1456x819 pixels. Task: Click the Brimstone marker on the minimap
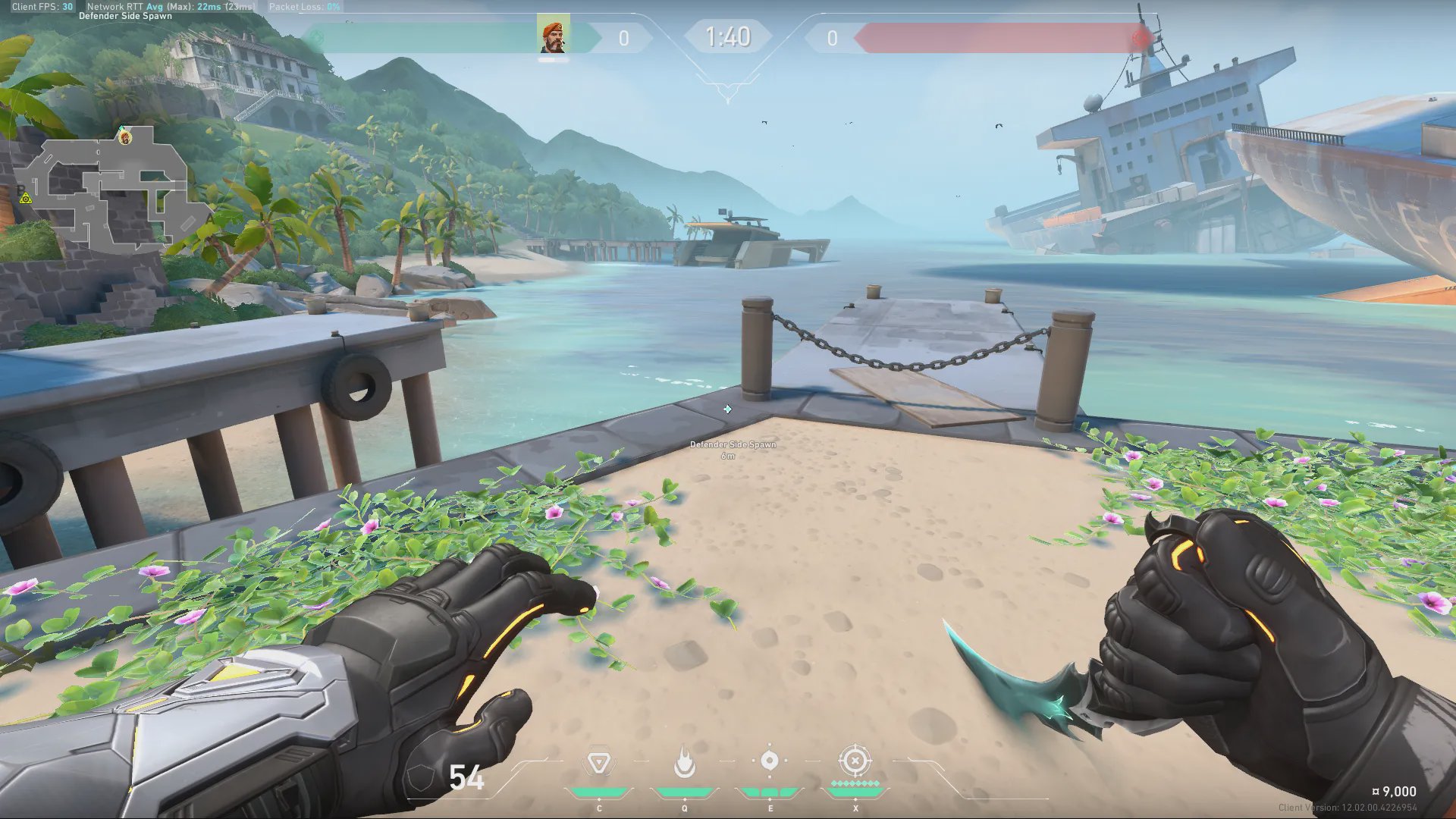(125, 137)
